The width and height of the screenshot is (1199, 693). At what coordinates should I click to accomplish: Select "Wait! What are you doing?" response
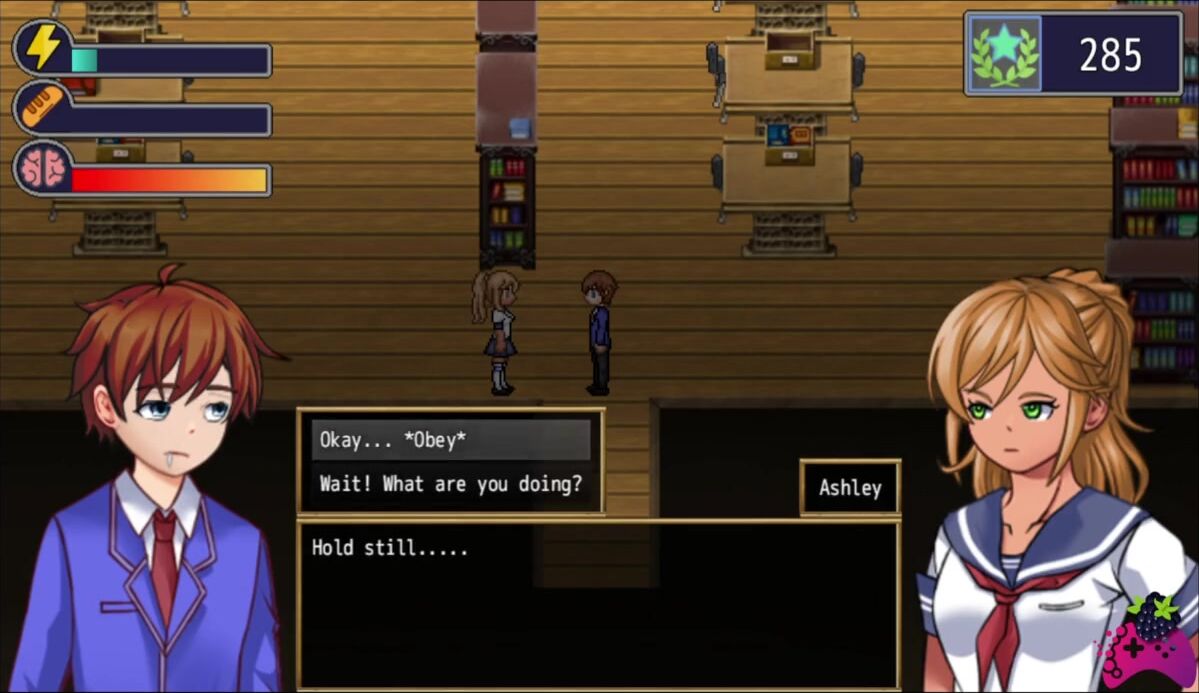pos(450,484)
